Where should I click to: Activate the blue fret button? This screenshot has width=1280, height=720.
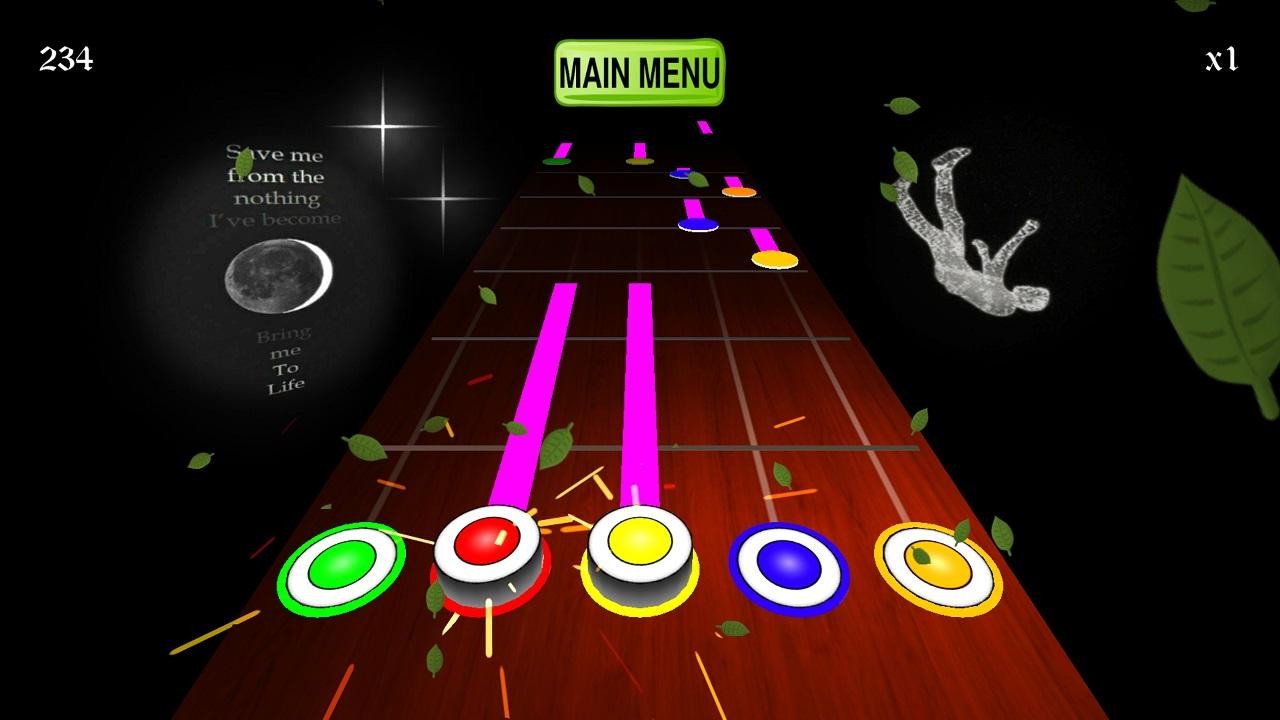[788, 569]
